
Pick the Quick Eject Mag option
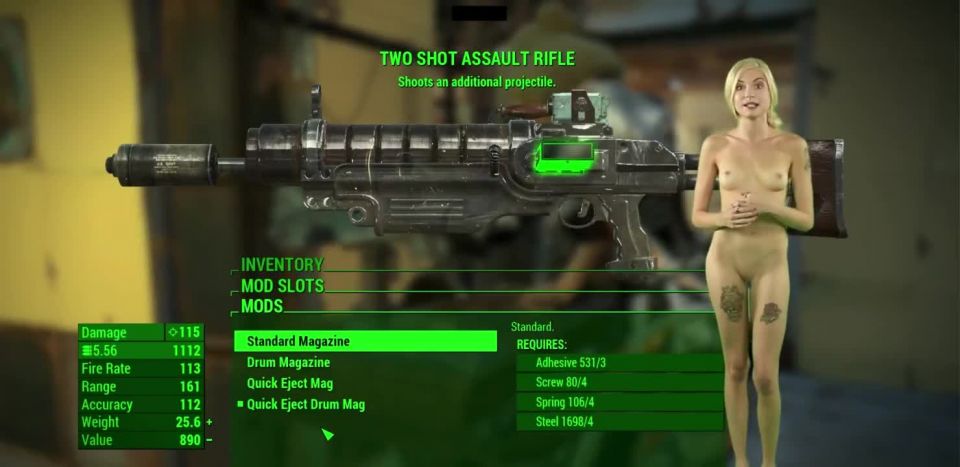(290, 383)
